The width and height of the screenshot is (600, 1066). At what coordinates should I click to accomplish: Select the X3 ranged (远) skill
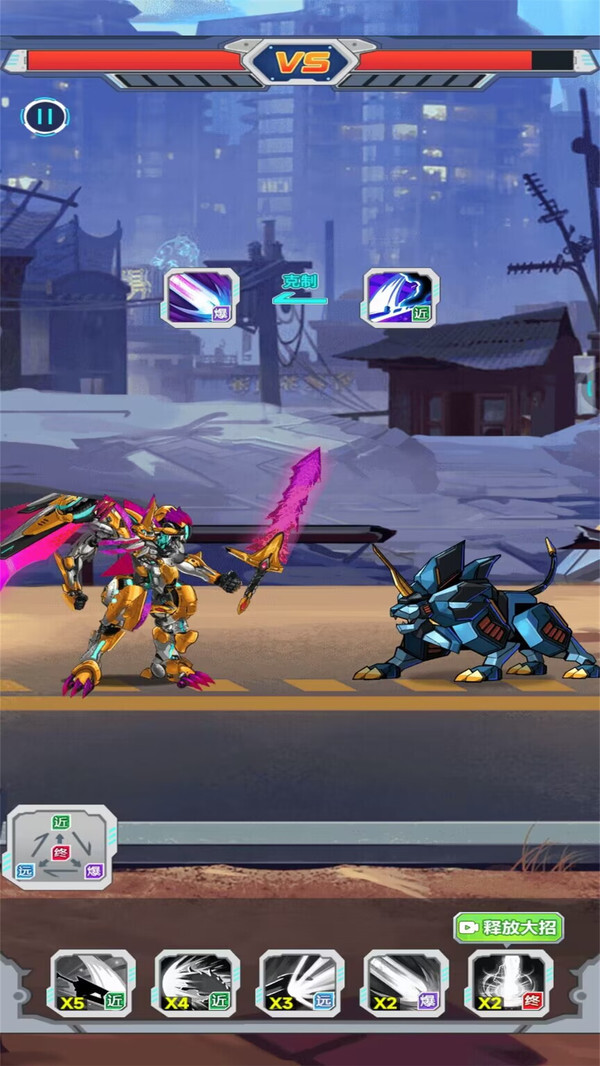(x=301, y=983)
